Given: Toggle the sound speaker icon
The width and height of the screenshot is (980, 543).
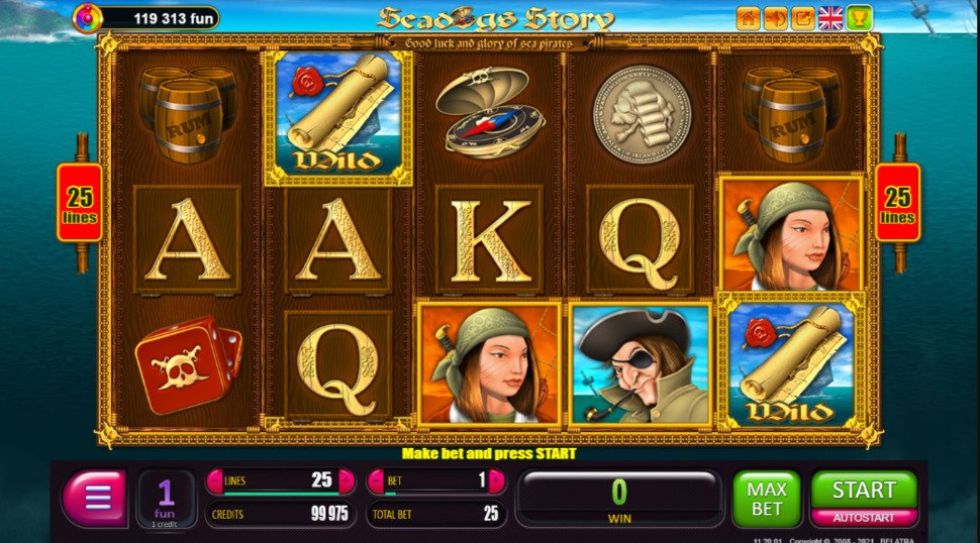Looking at the screenshot, I should coord(775,17).
